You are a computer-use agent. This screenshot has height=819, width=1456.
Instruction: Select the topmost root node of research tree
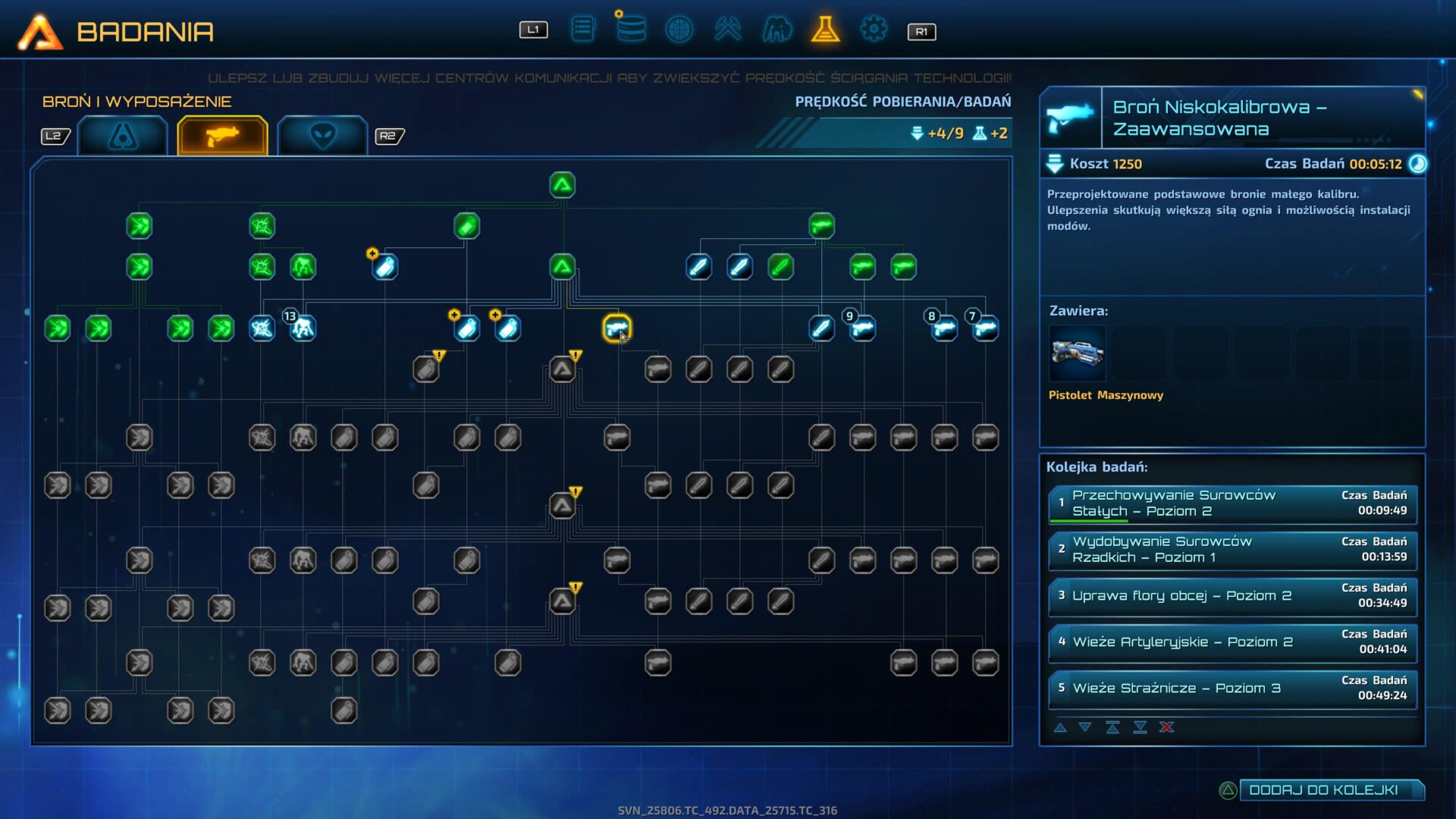(x=562, y=185)
